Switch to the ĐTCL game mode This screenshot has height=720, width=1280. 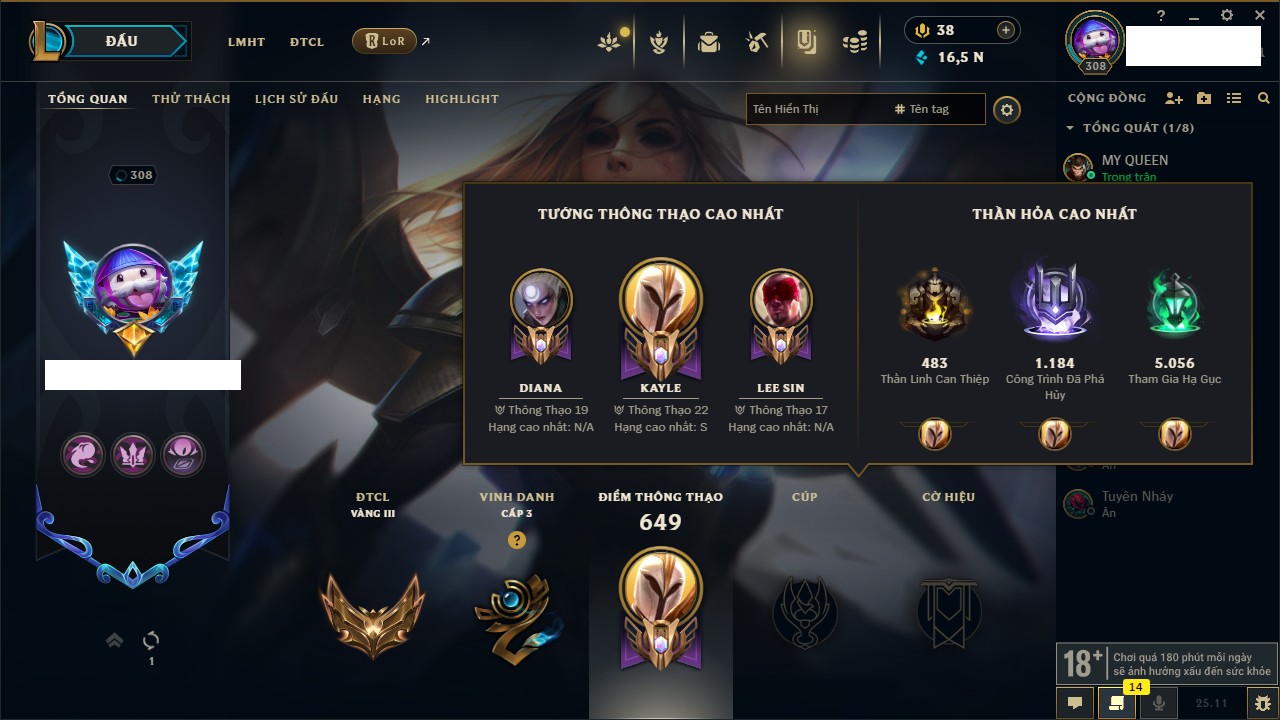307,42
